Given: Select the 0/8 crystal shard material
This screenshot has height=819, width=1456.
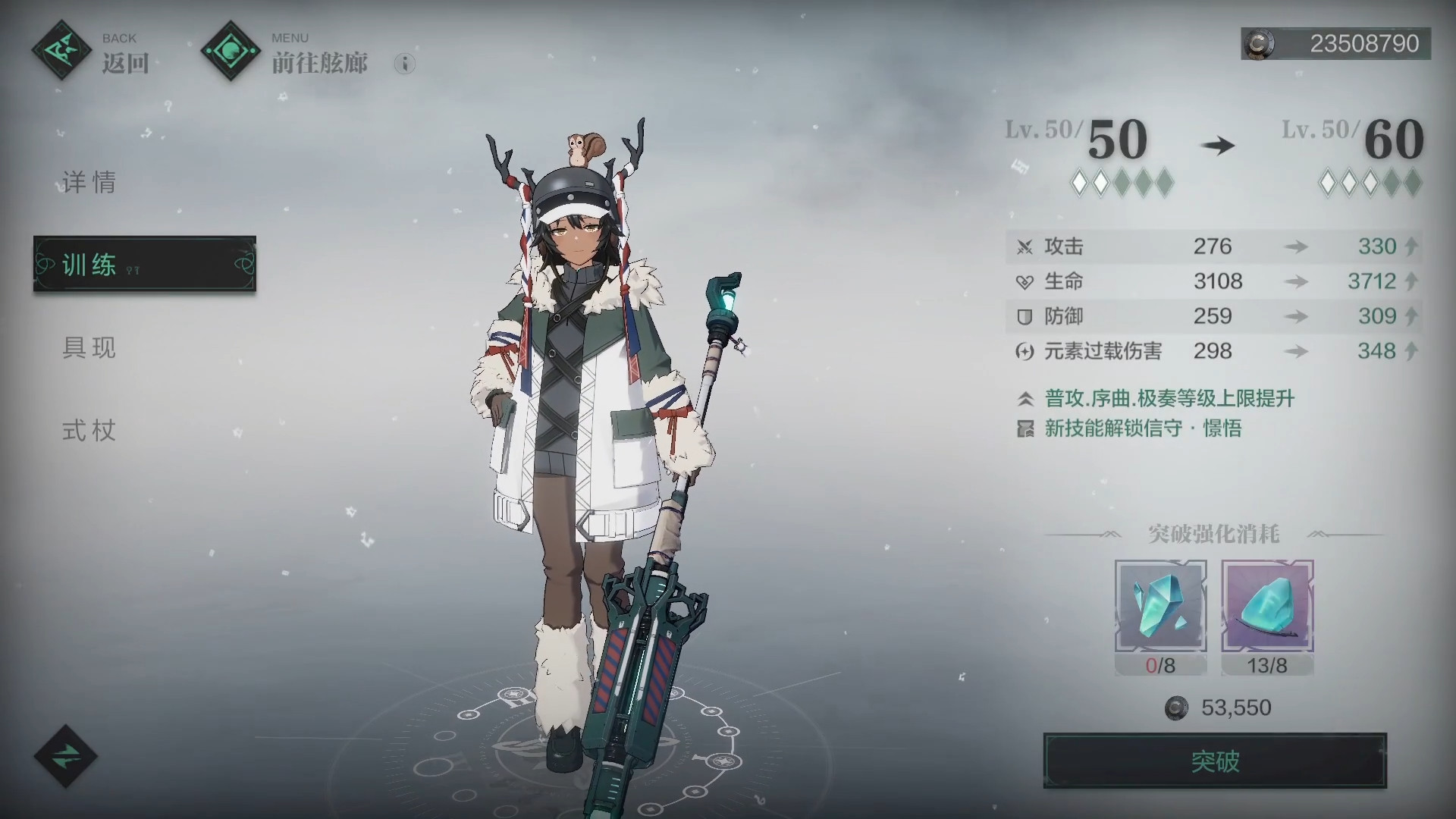Looking at the screenshot, I should point(1160,607).
